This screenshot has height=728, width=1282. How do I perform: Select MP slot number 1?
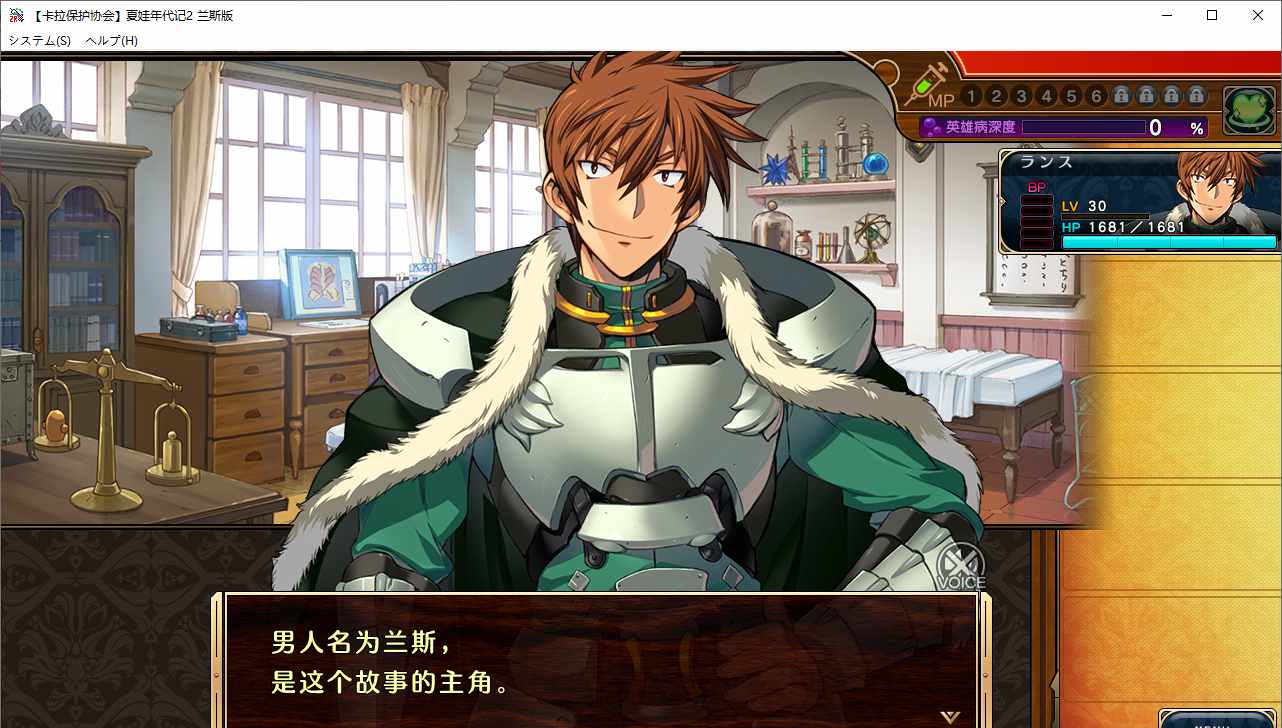[971, 96]
